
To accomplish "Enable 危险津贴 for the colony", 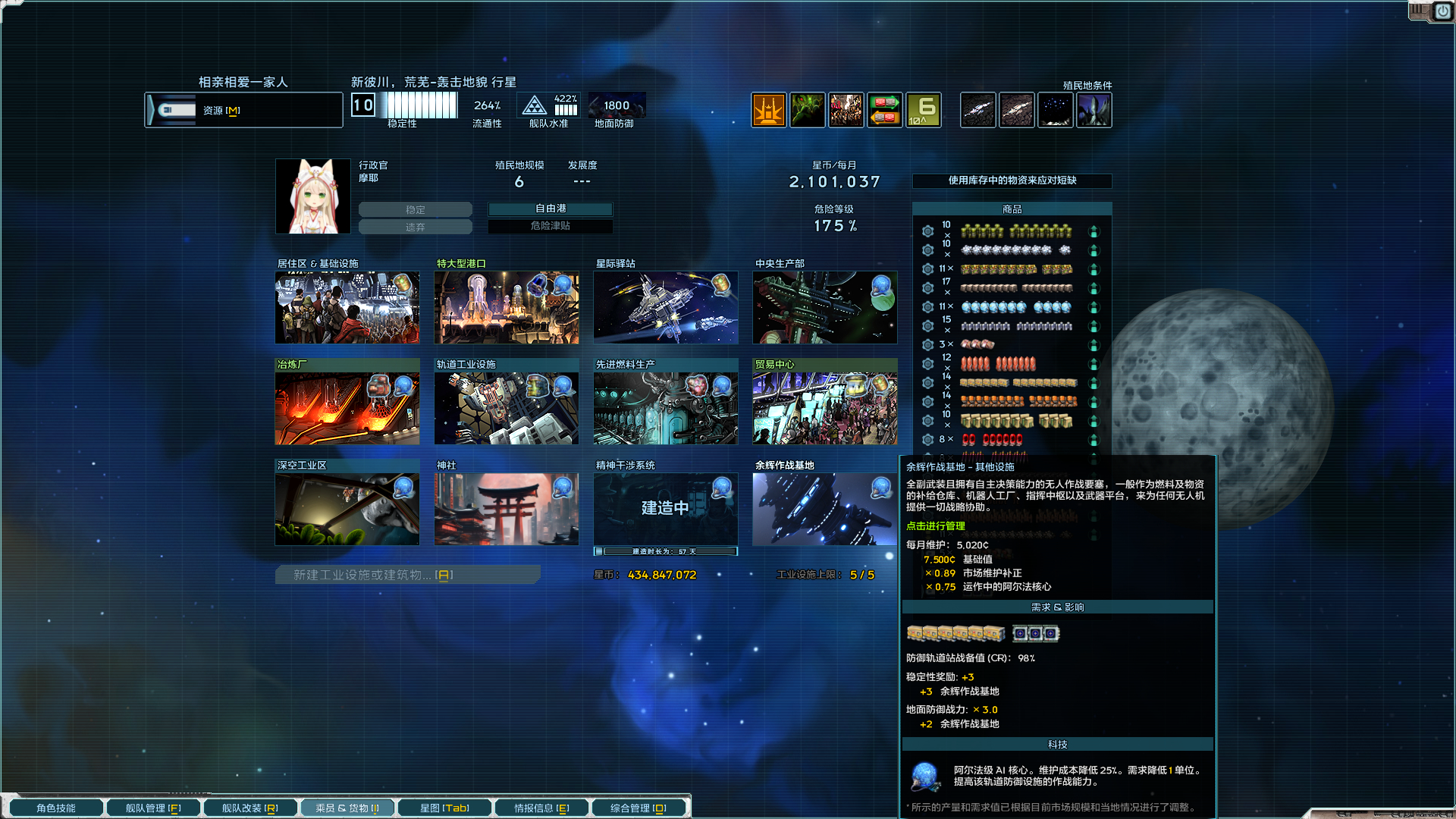I will coord(551,226).
